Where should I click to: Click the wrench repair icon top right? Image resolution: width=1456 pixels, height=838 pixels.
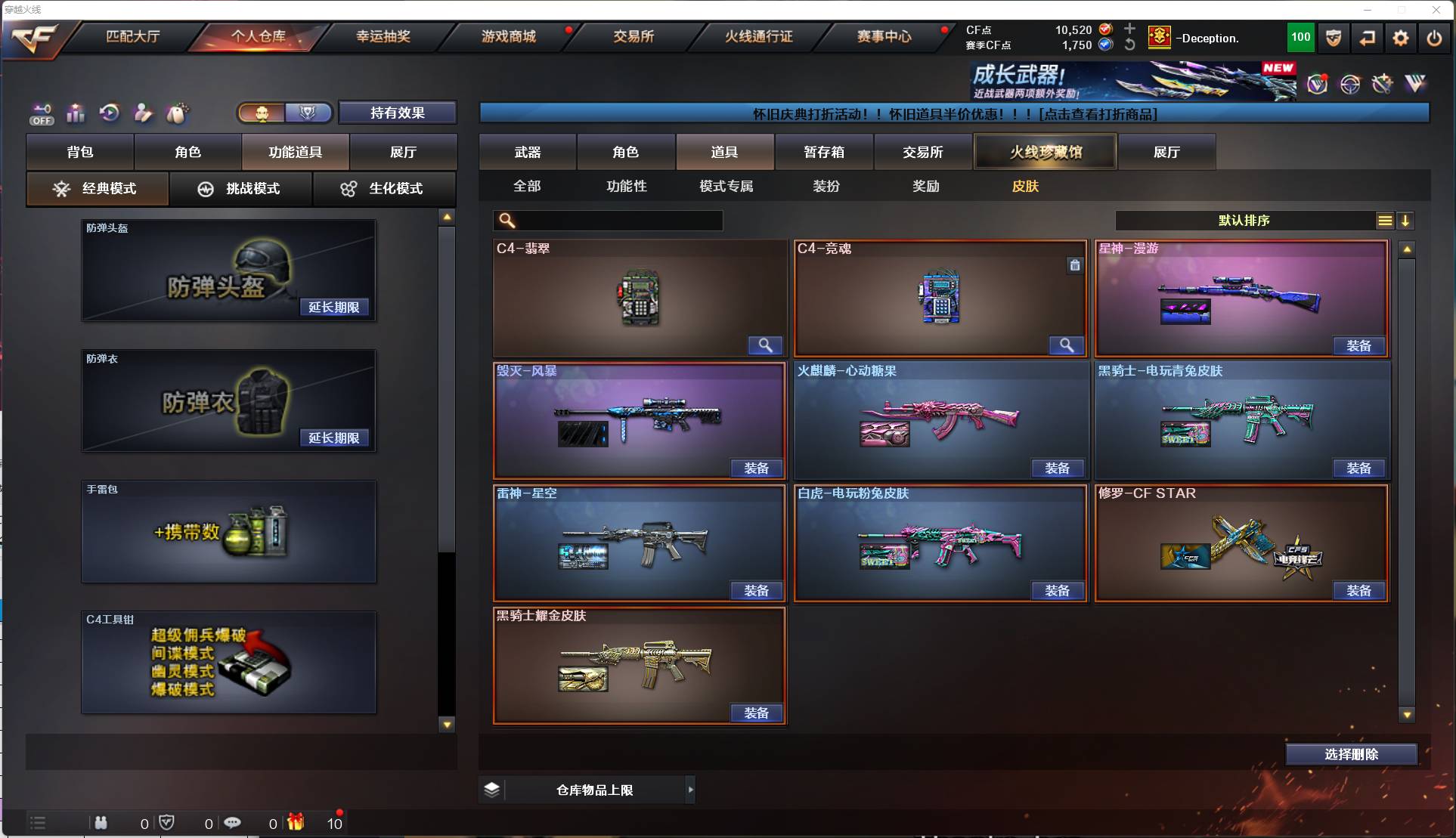pos(1383,85)
